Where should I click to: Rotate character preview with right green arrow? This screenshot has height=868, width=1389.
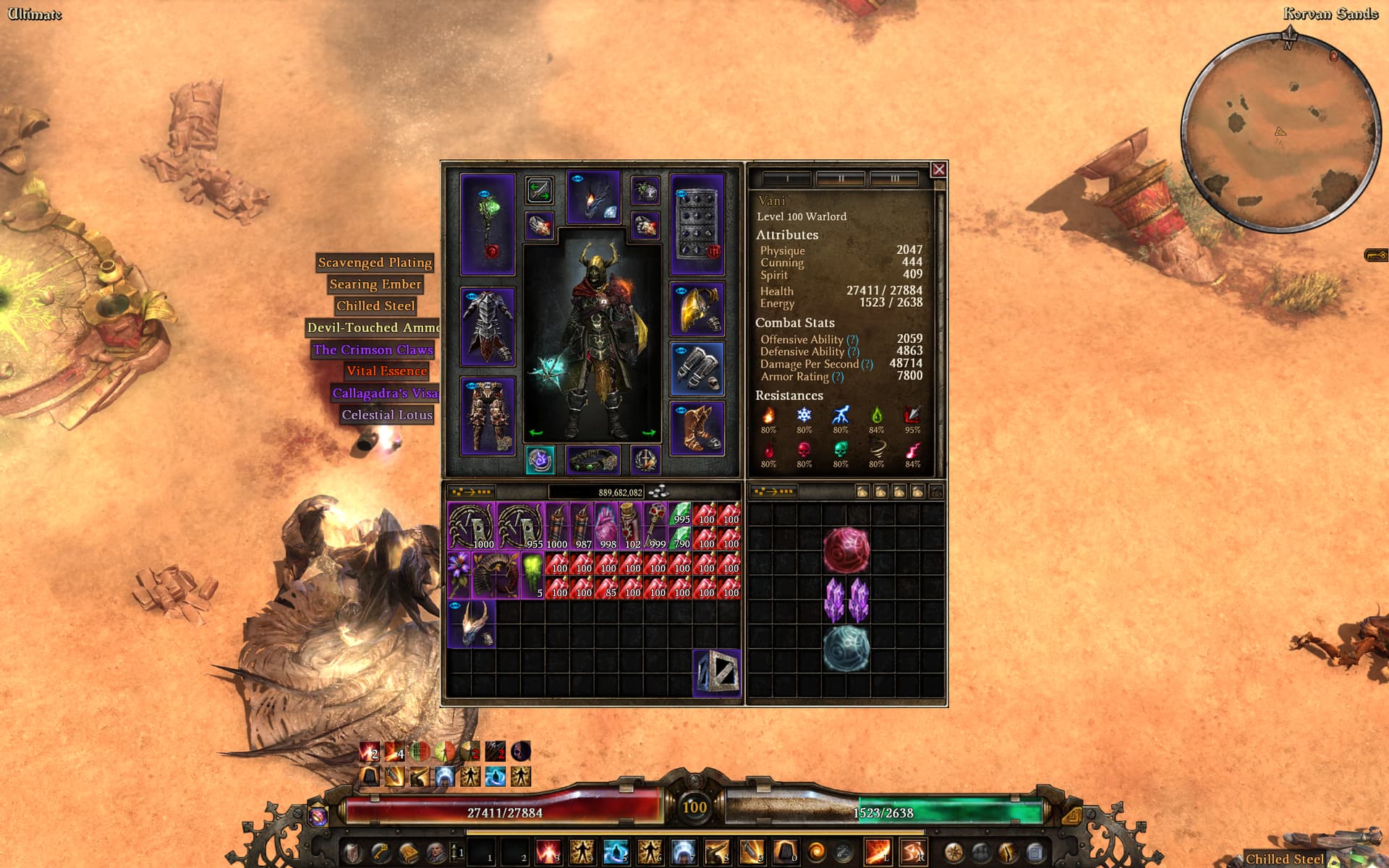point(648,433)
